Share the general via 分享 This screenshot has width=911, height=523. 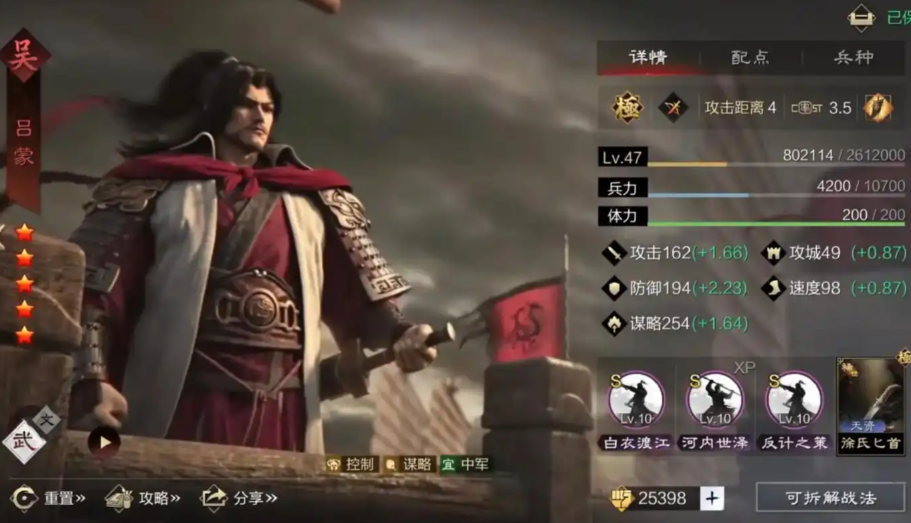pyautogui.click(x=240, y=497)
